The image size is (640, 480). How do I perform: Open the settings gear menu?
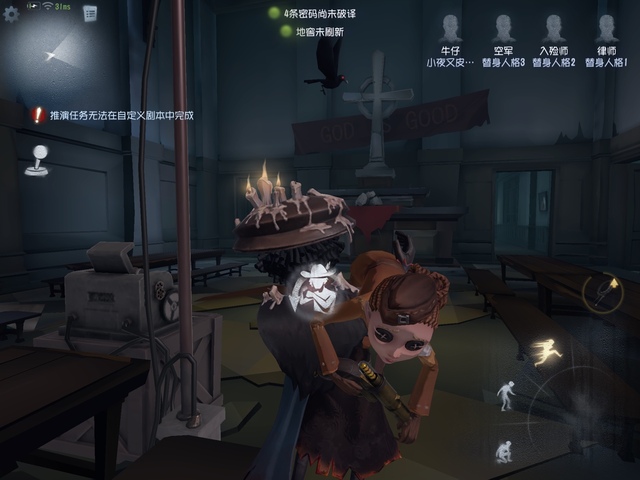pos(12,13)
